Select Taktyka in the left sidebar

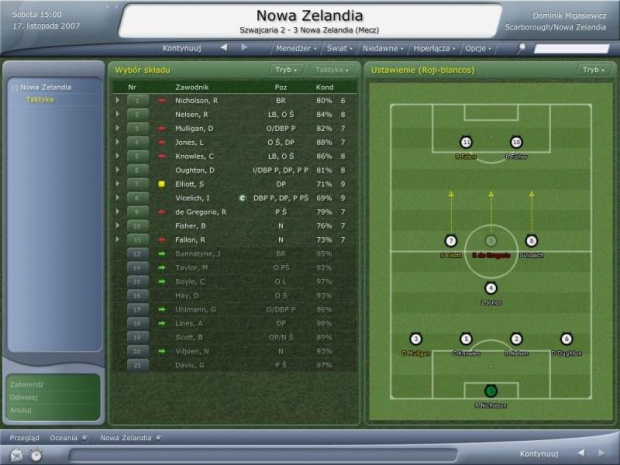[41, 100]
